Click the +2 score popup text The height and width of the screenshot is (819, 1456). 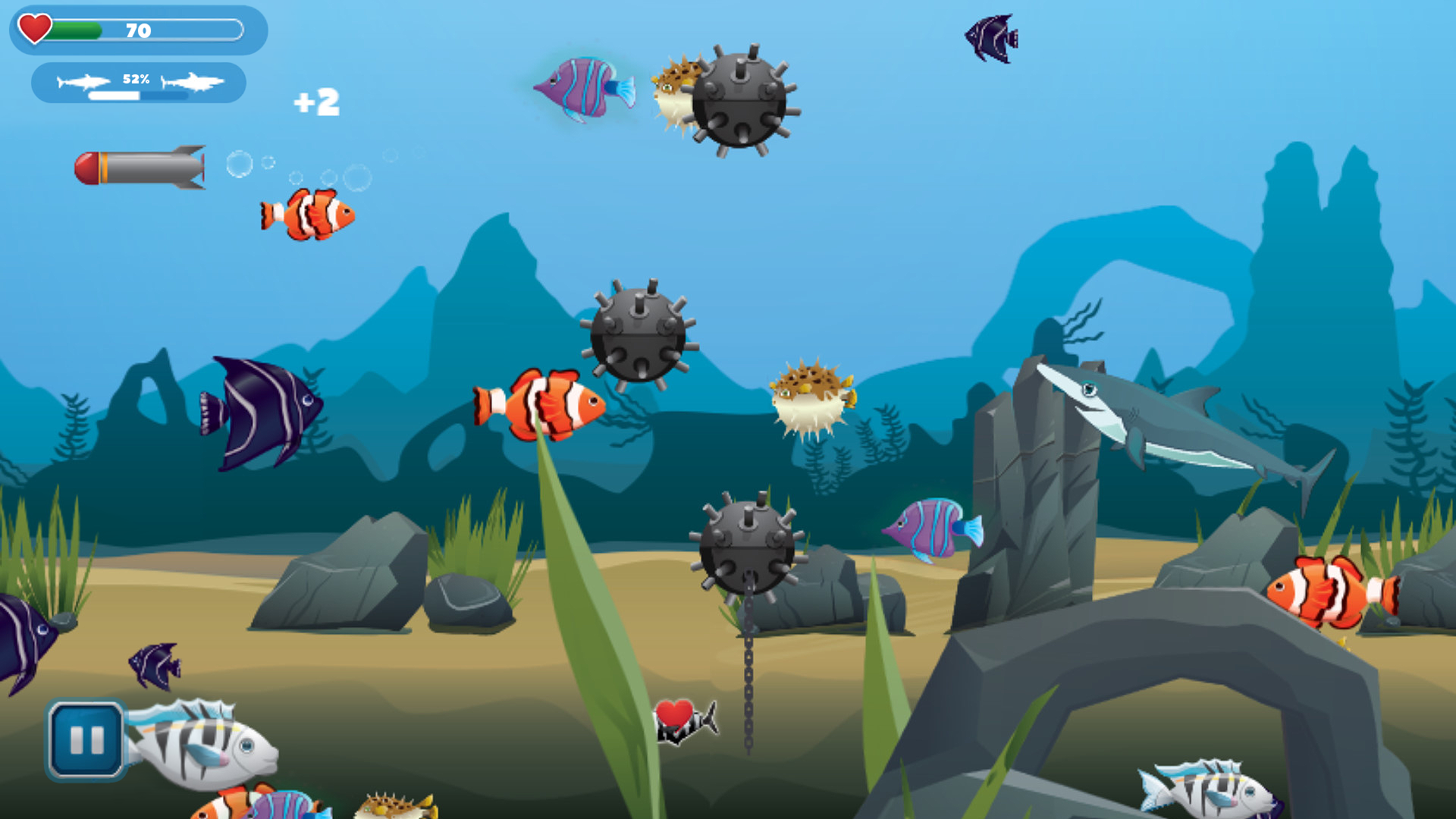pyautogui.click(x=315, y=102)
